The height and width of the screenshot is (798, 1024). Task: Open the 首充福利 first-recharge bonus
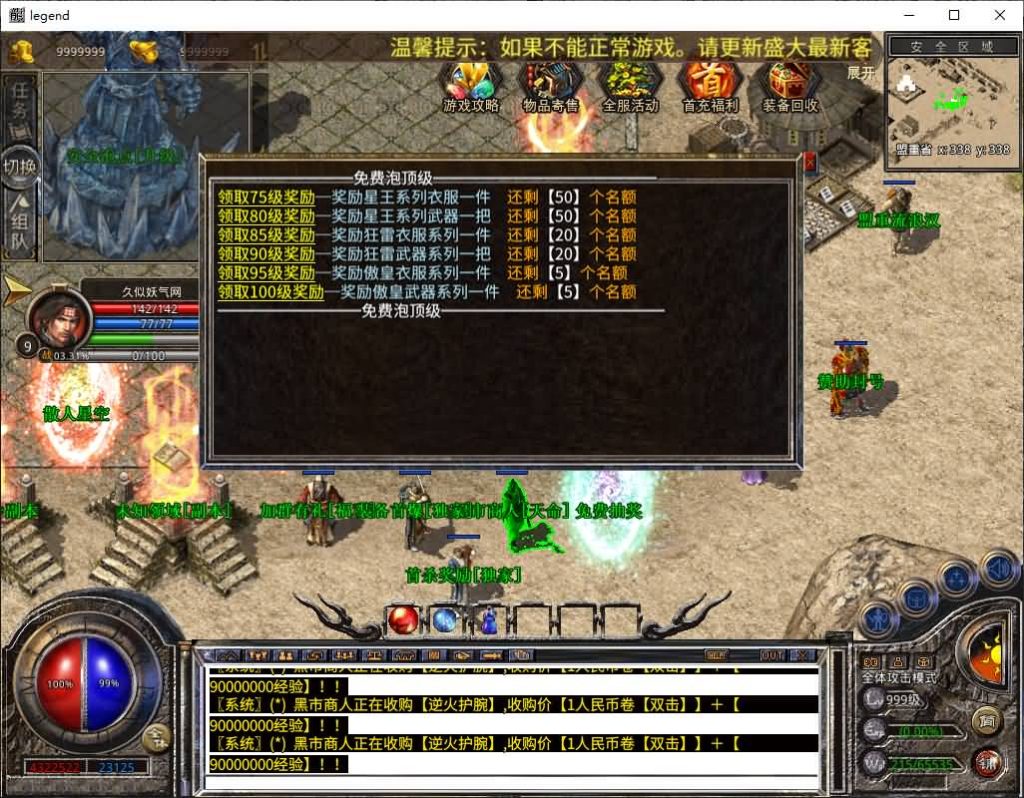(x=710, y=86)
